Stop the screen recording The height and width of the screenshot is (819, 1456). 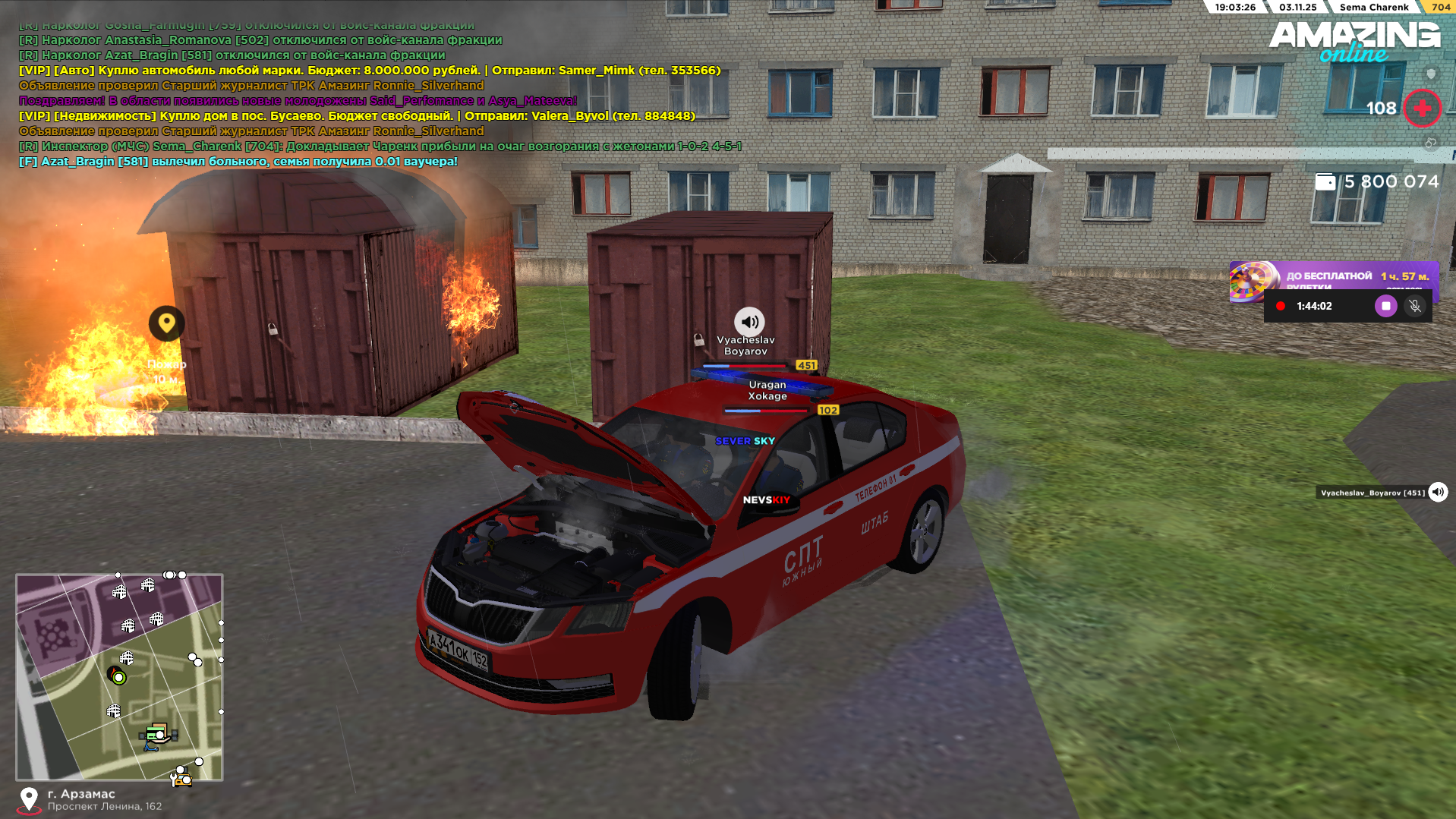point(1385,306)
